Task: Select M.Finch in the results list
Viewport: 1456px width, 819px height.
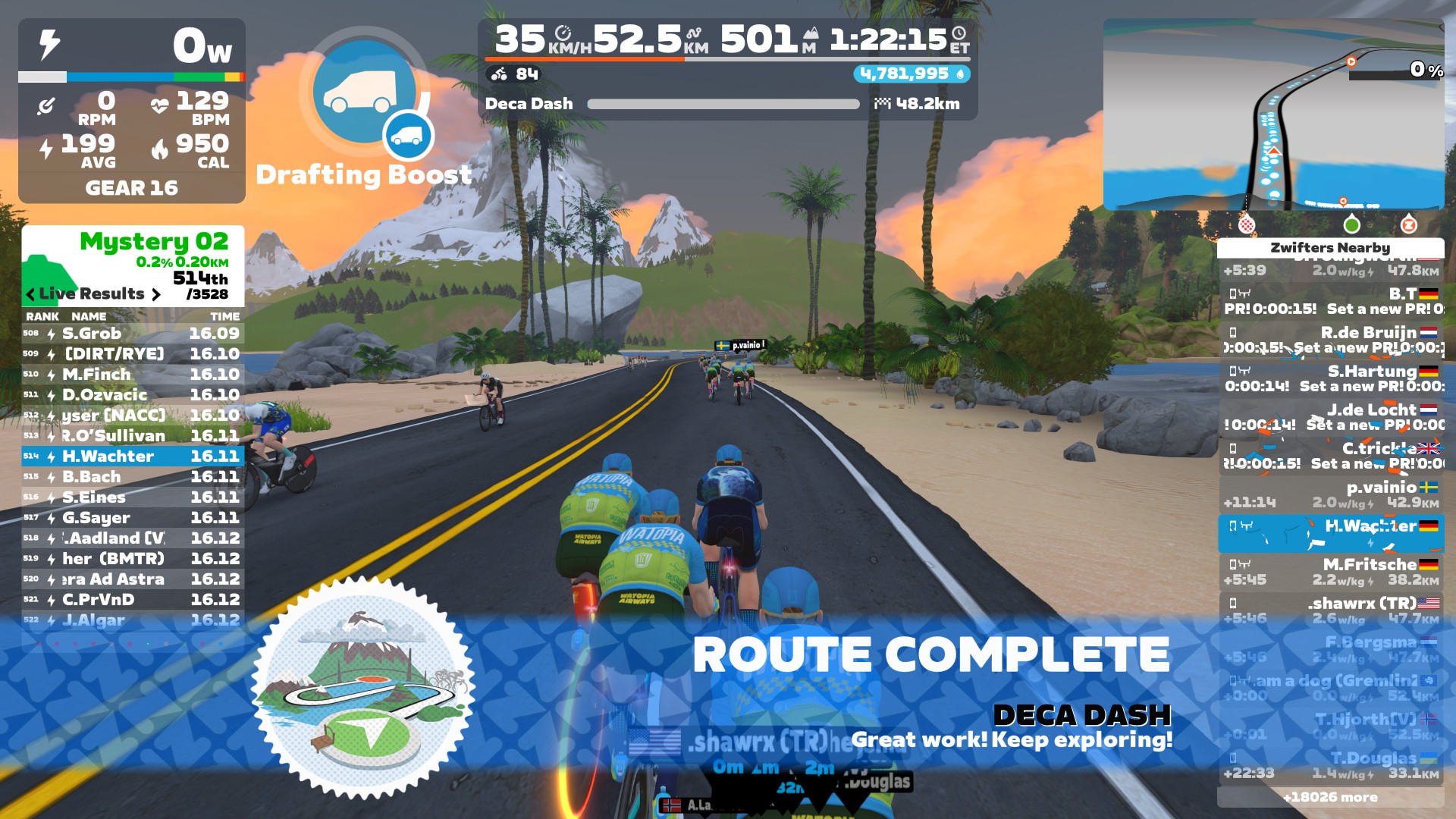Action: pyautogui.click(x=133, y=375)
